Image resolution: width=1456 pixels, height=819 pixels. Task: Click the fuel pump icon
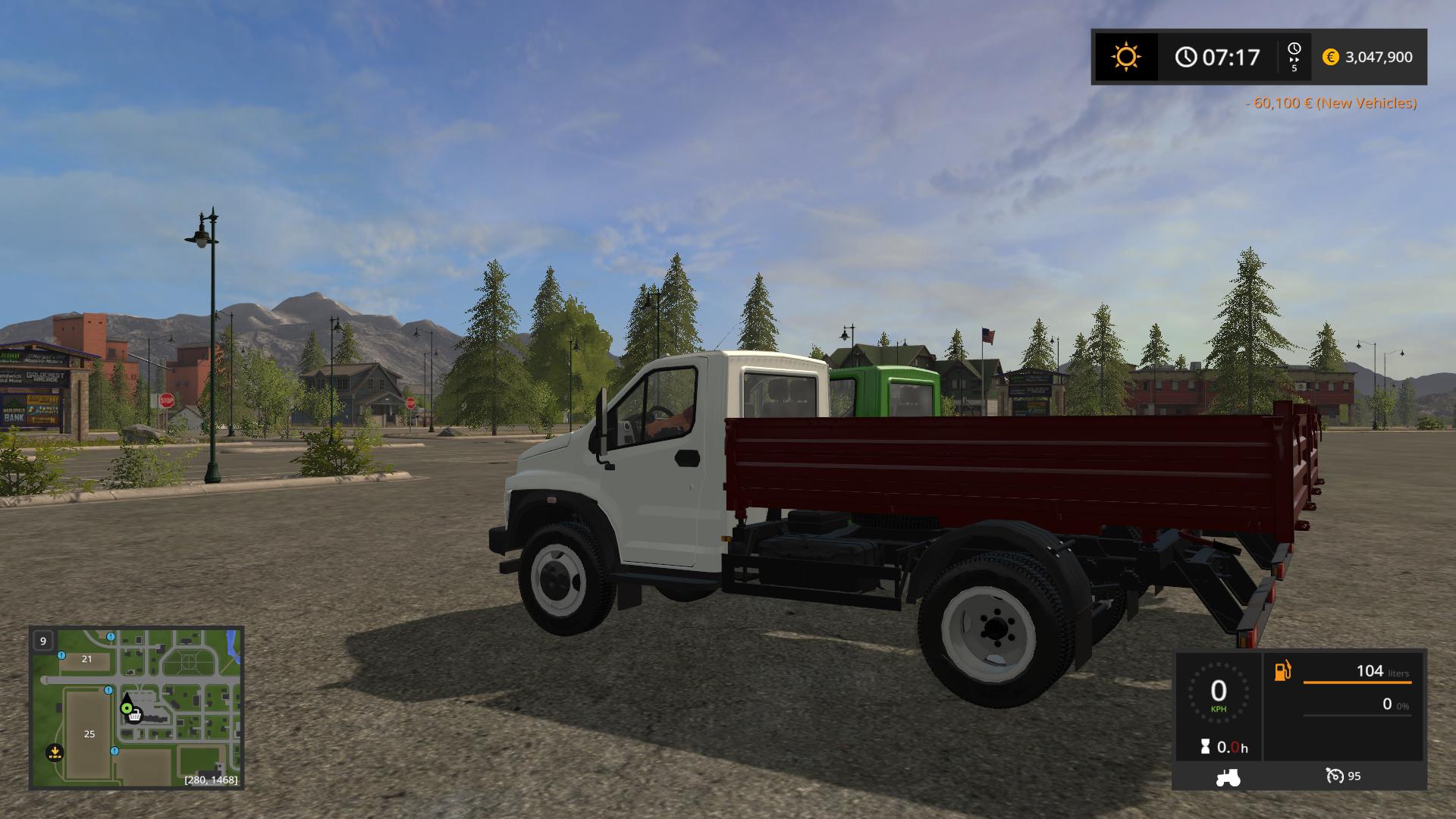tap(1282, 671)
